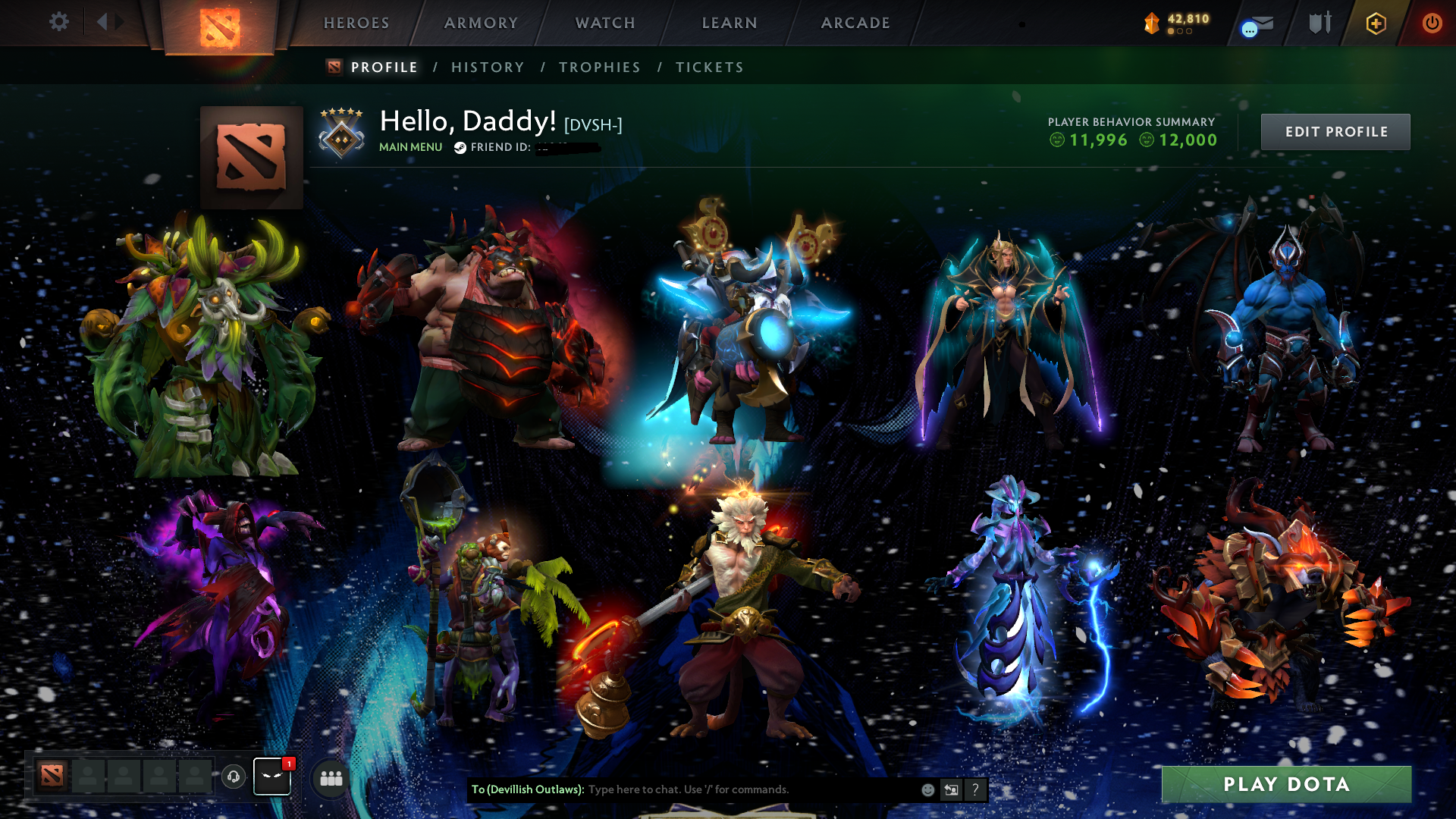
Task: Open the emoticon smiley in chat bar
Action: tap(927, 789)
